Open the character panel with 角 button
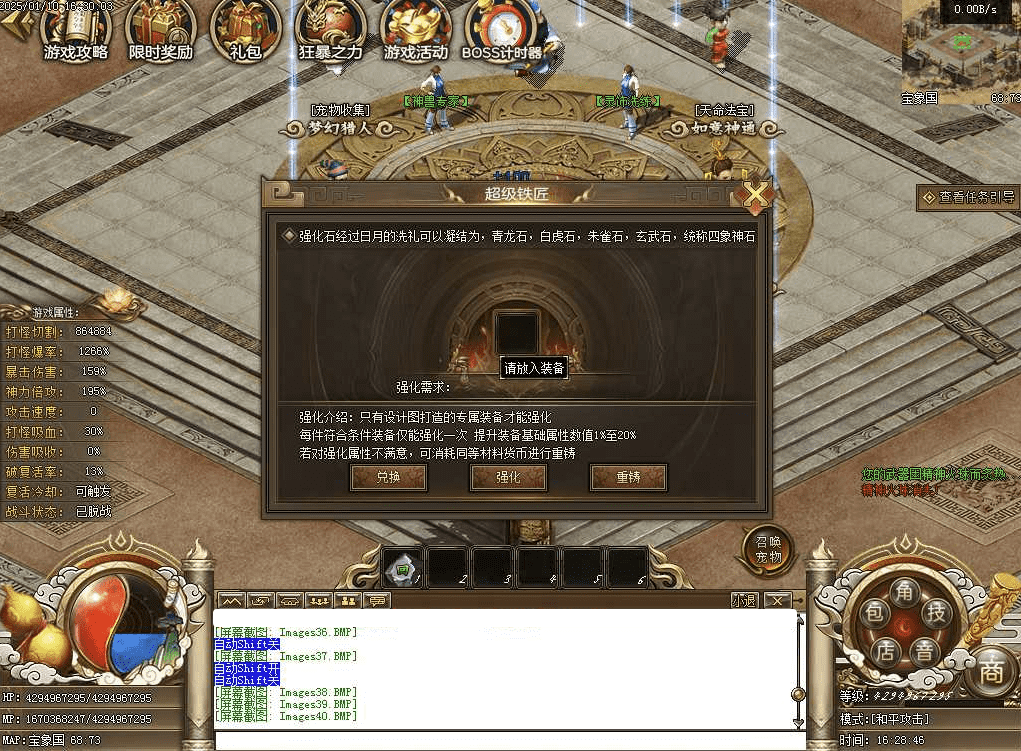 point(903,590)
